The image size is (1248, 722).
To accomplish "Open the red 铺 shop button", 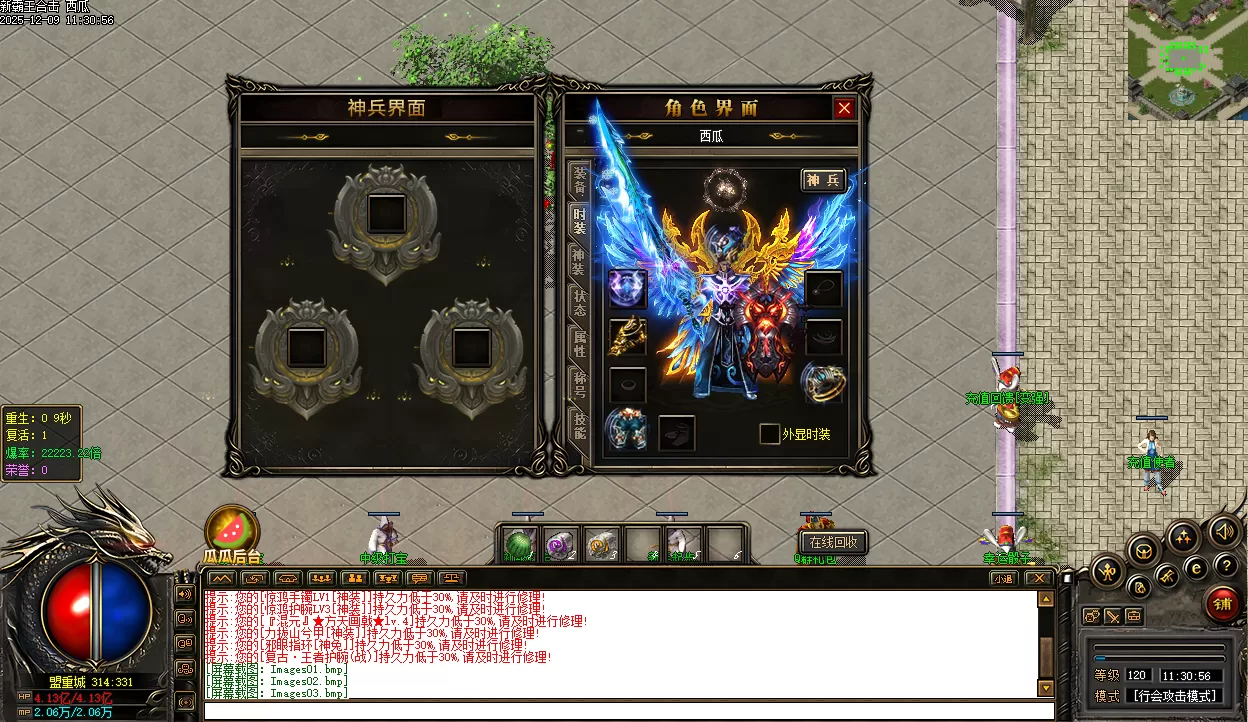I will click(x=1222, y=604).
